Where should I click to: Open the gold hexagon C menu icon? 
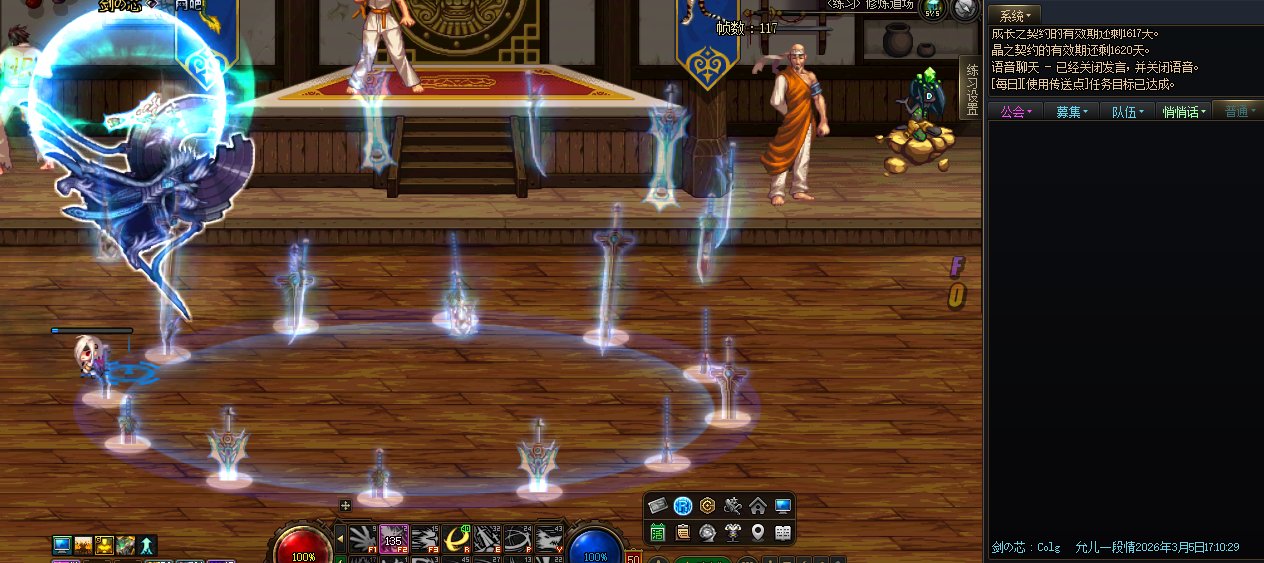click(x=708, y=505)
